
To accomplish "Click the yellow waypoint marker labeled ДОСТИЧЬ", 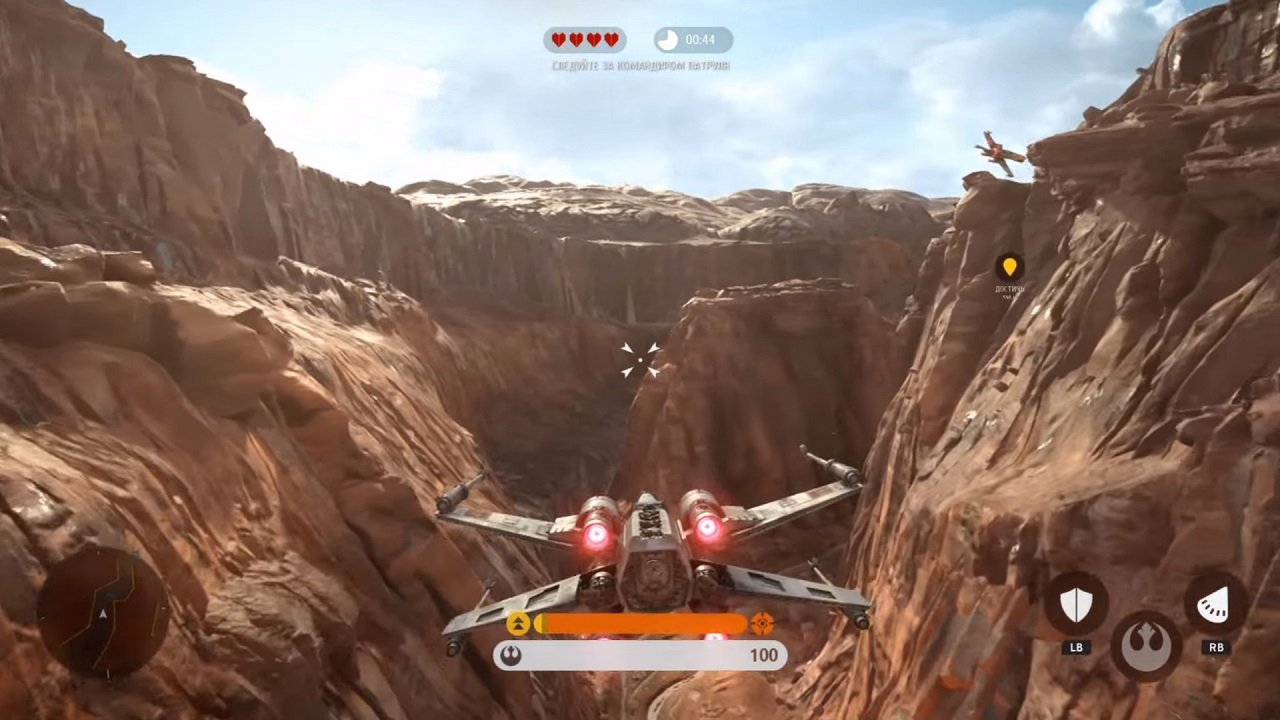I will 1012,267.
